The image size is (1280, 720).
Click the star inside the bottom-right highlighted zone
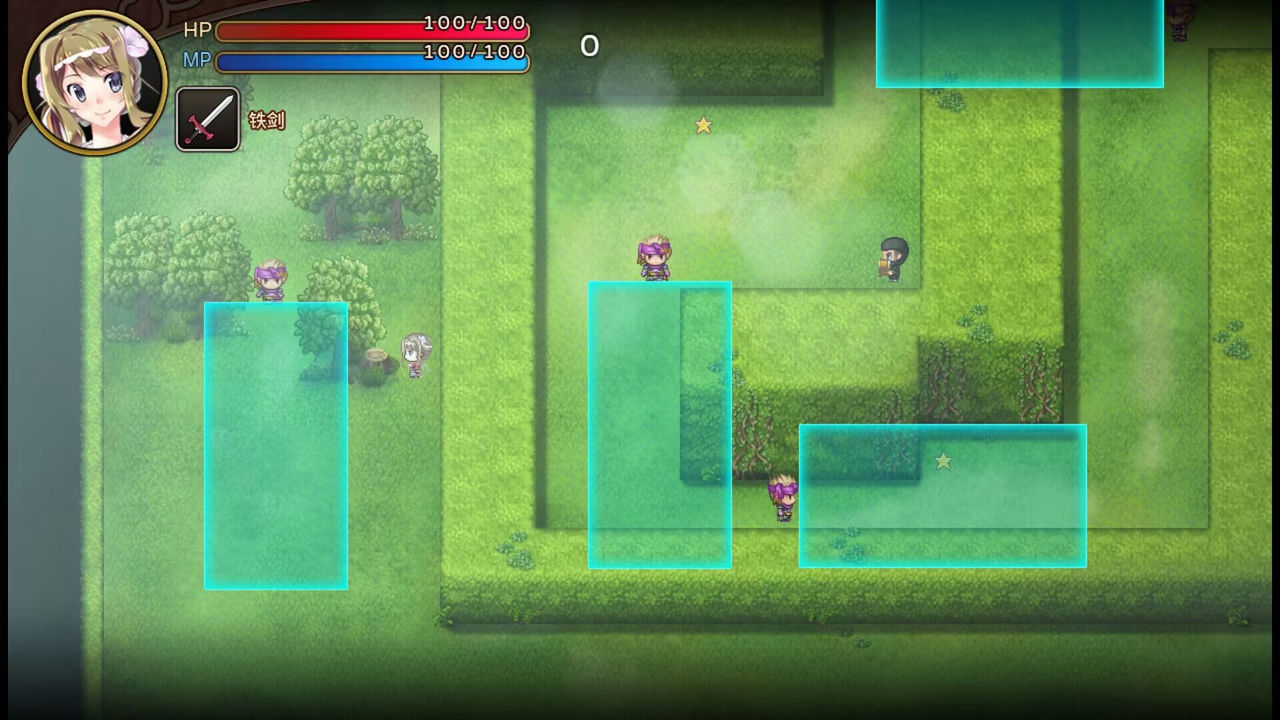click(x=943, y=461)
